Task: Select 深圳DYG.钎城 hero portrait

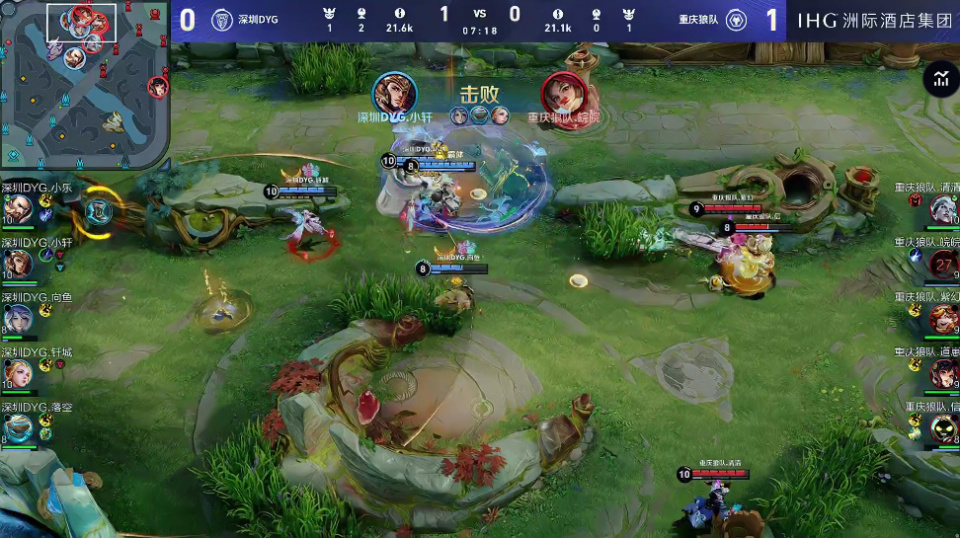Action: point(17,374)
